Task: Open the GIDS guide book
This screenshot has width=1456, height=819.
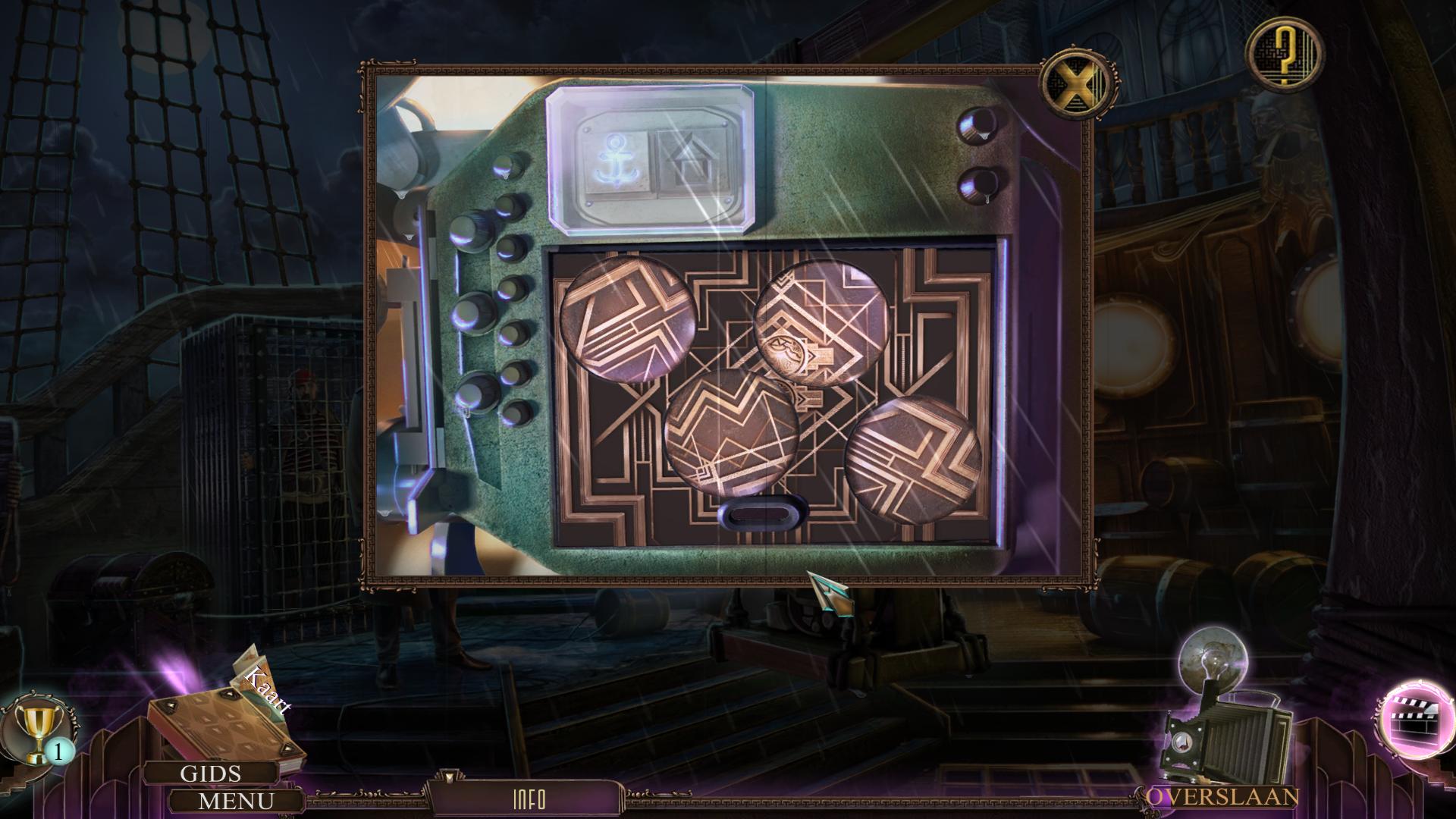Action: point(210,773)
